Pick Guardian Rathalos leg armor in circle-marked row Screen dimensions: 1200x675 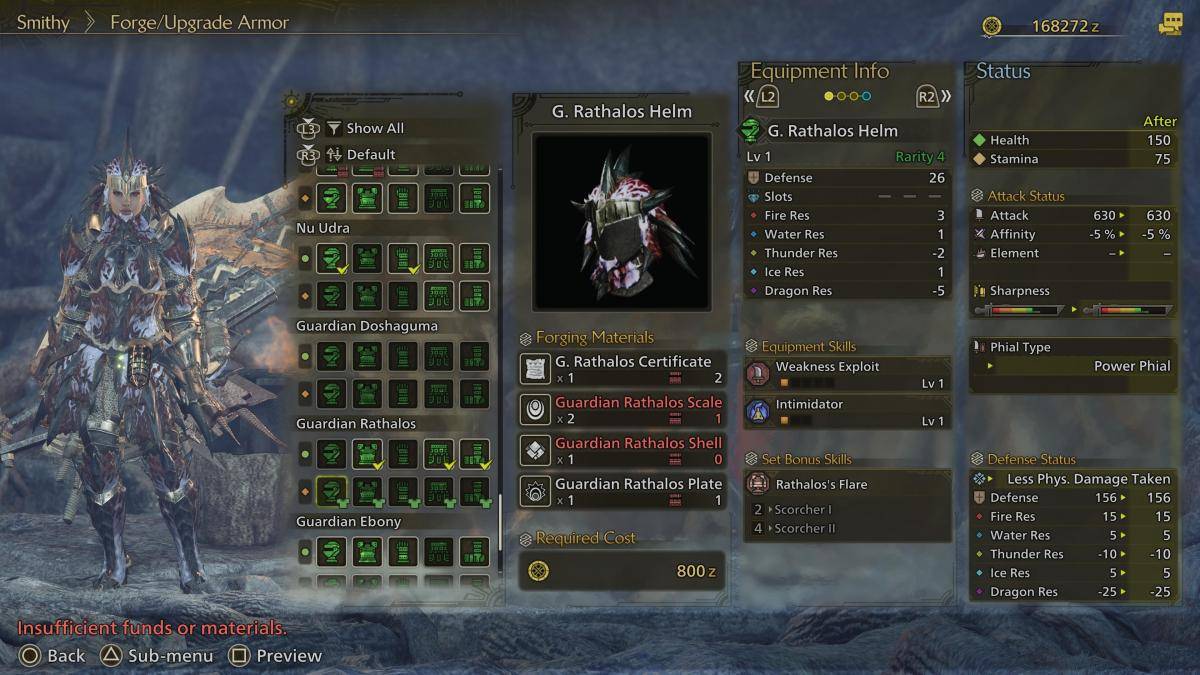pos(474,455)
